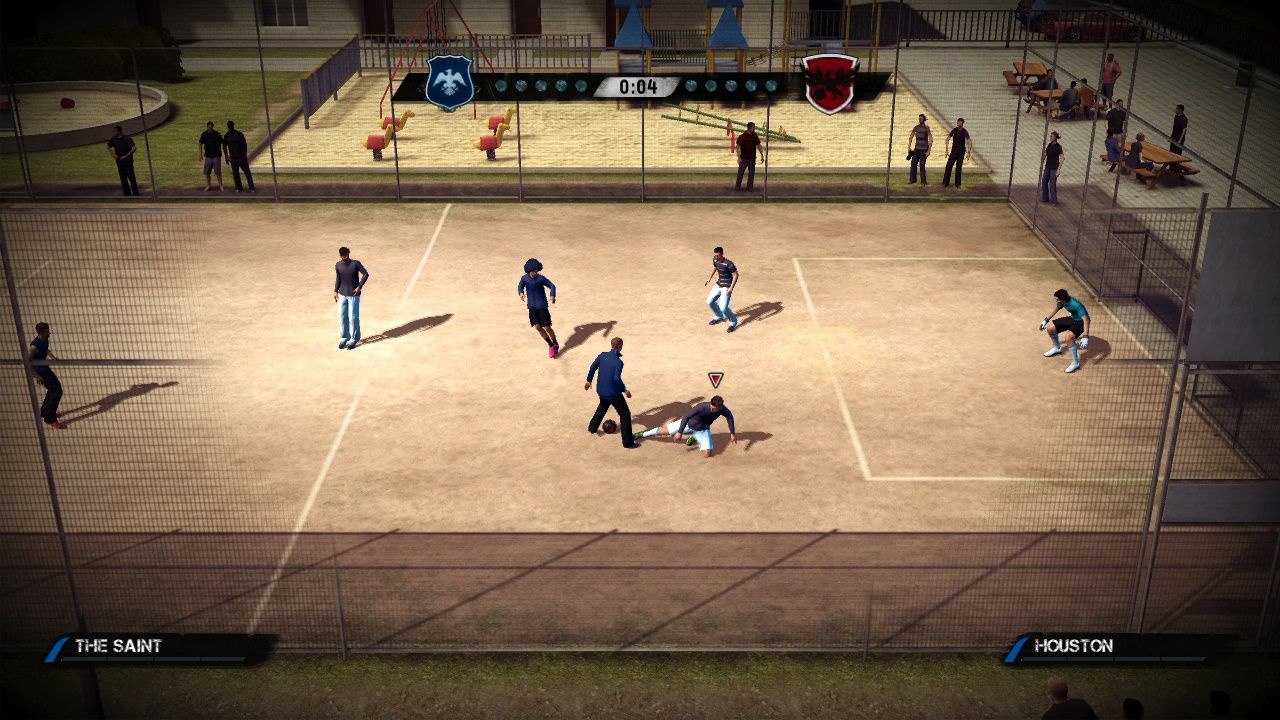Toggle the leftmost score dot on the scoreboard

(502, 86)
